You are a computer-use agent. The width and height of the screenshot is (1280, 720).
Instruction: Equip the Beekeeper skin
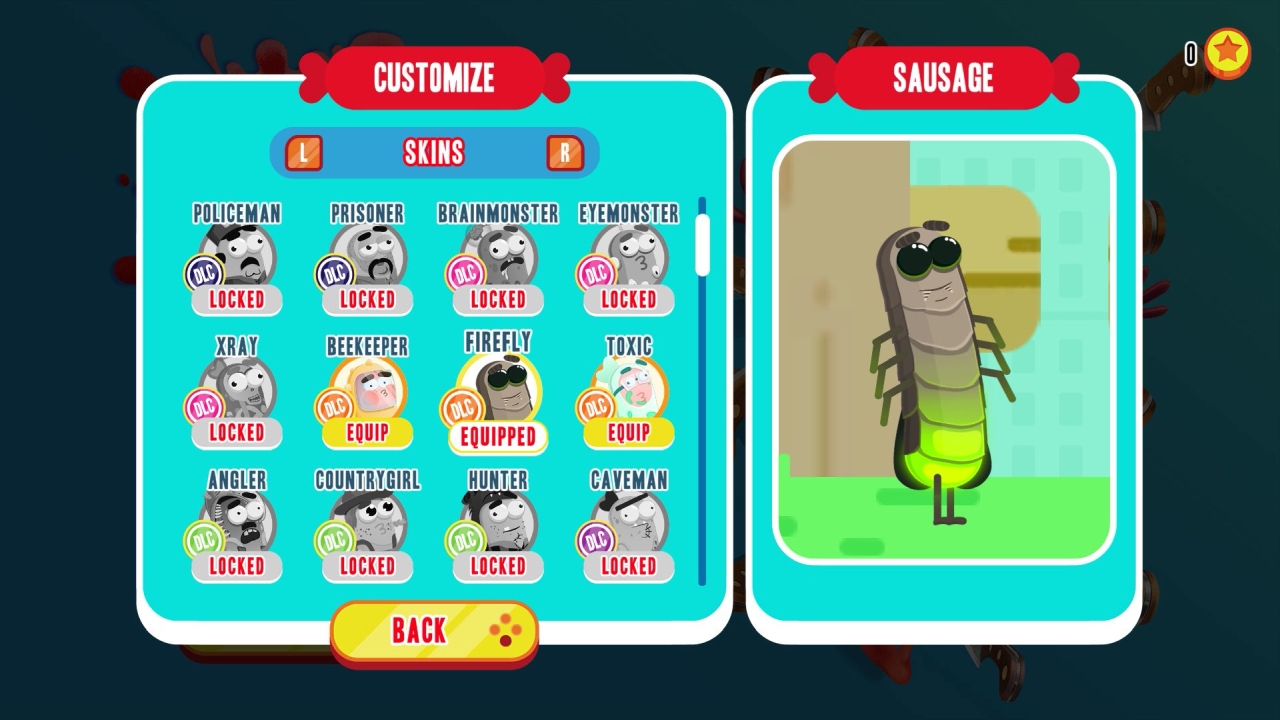pyautogui.click(x=366, y=433)
